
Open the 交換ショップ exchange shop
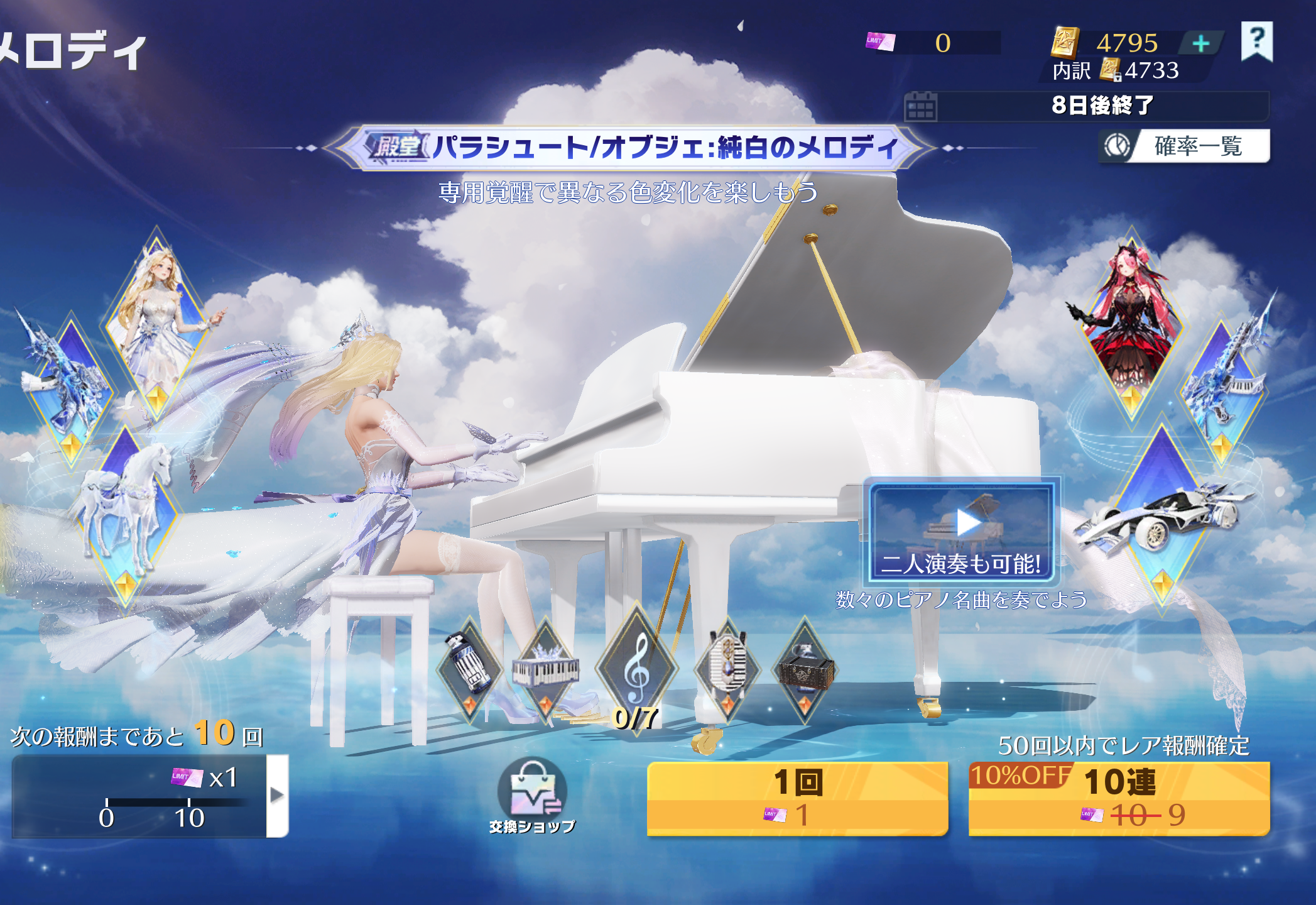point(532,796)
